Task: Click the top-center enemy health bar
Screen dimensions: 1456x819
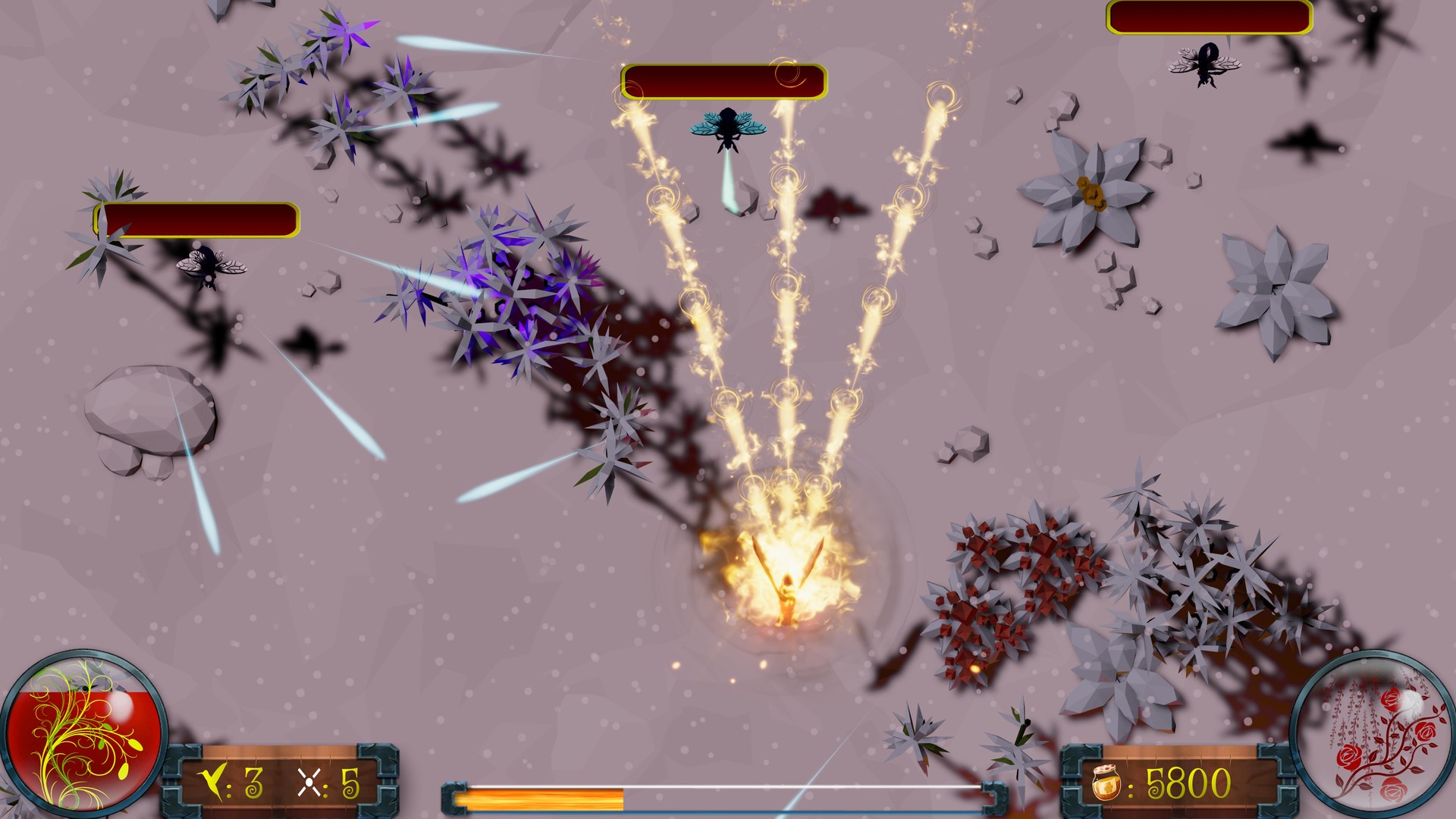Action: (724, 82)
